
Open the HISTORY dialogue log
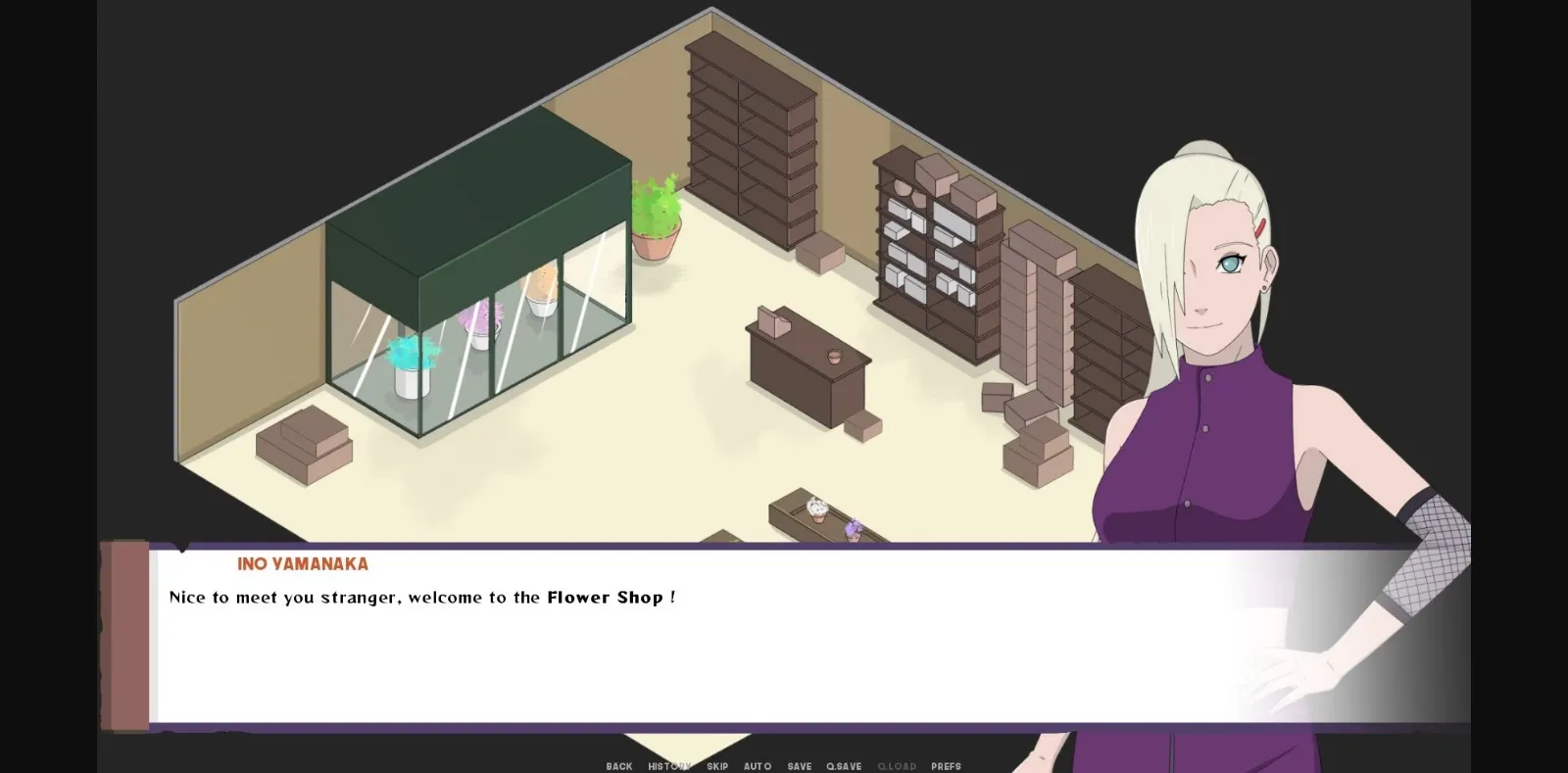click(667, 766)
